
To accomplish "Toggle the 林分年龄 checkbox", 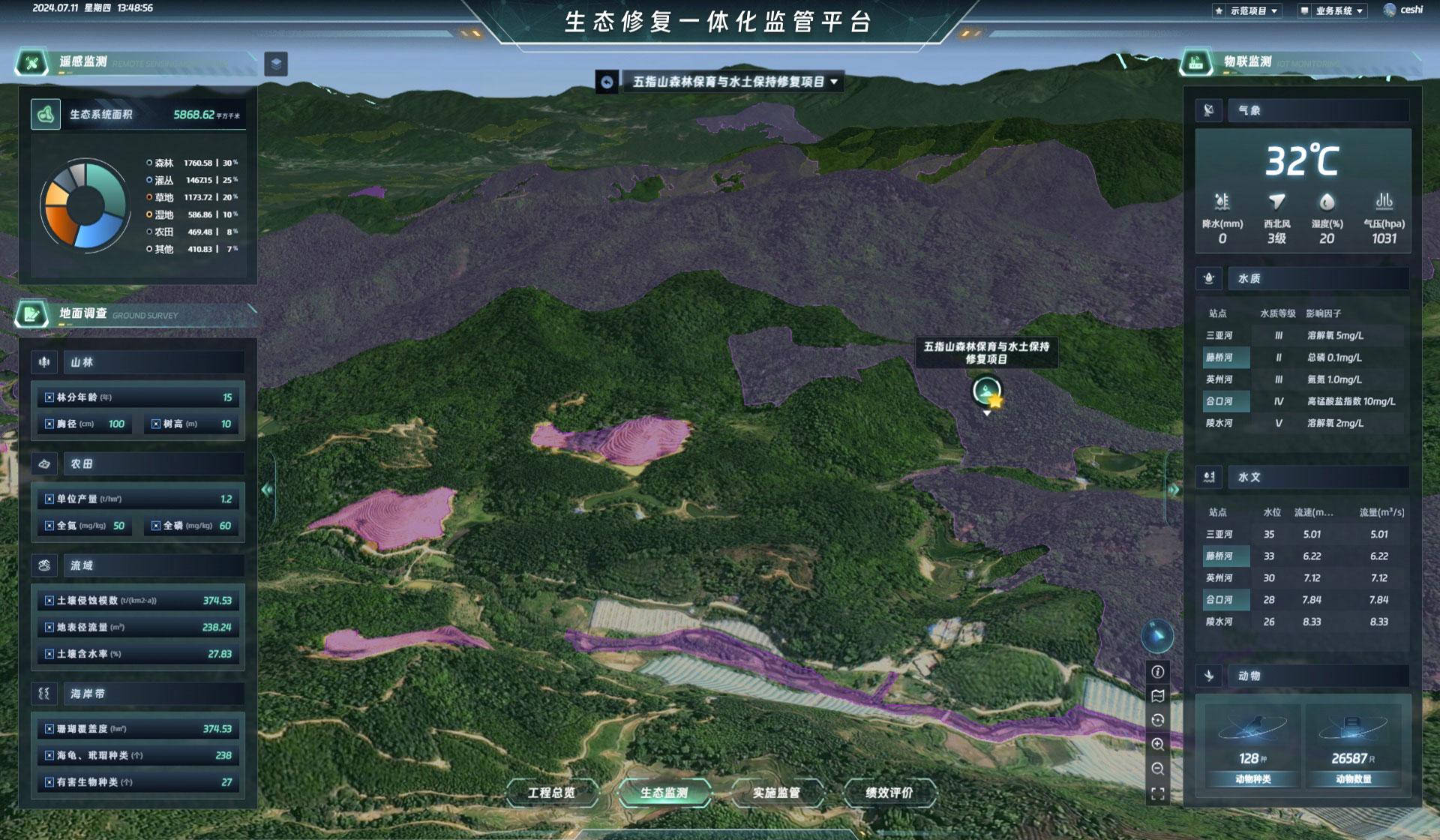I will [x=49, y=397].
